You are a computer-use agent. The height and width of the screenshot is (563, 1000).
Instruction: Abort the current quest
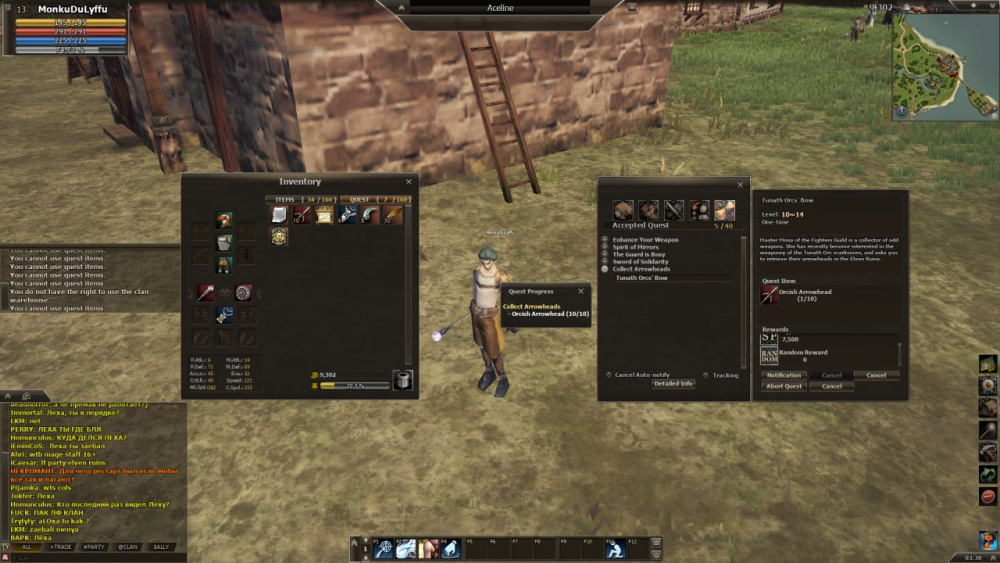784,386
